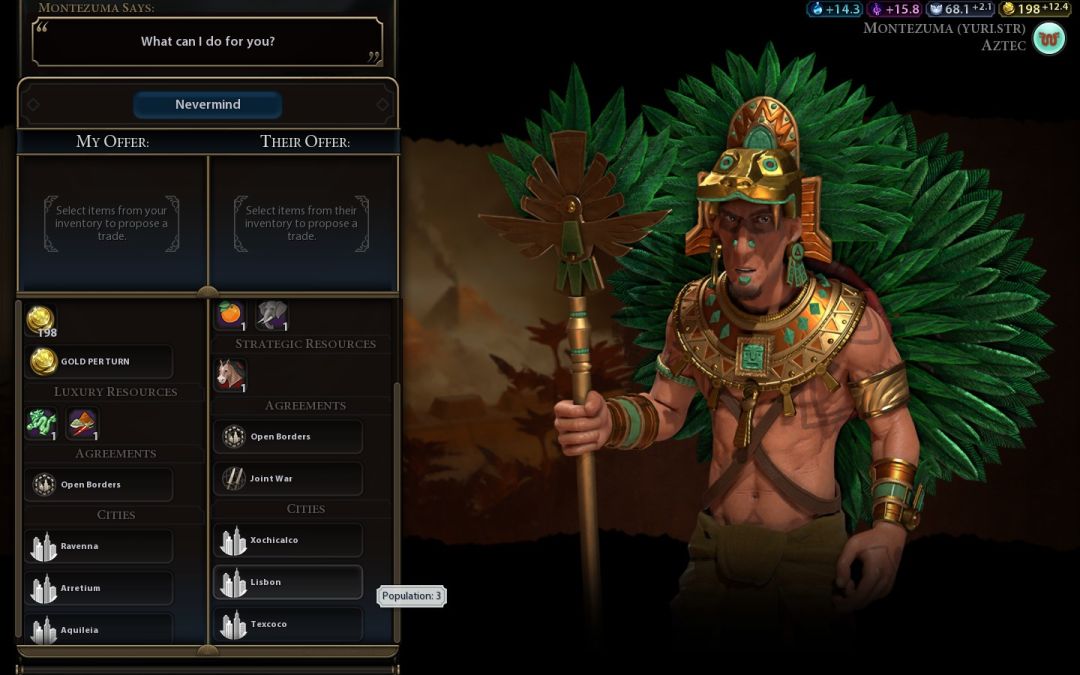Choose your city Arretium to trade
The width and height of the screenshot is (1080, 675).
(98, 589)
